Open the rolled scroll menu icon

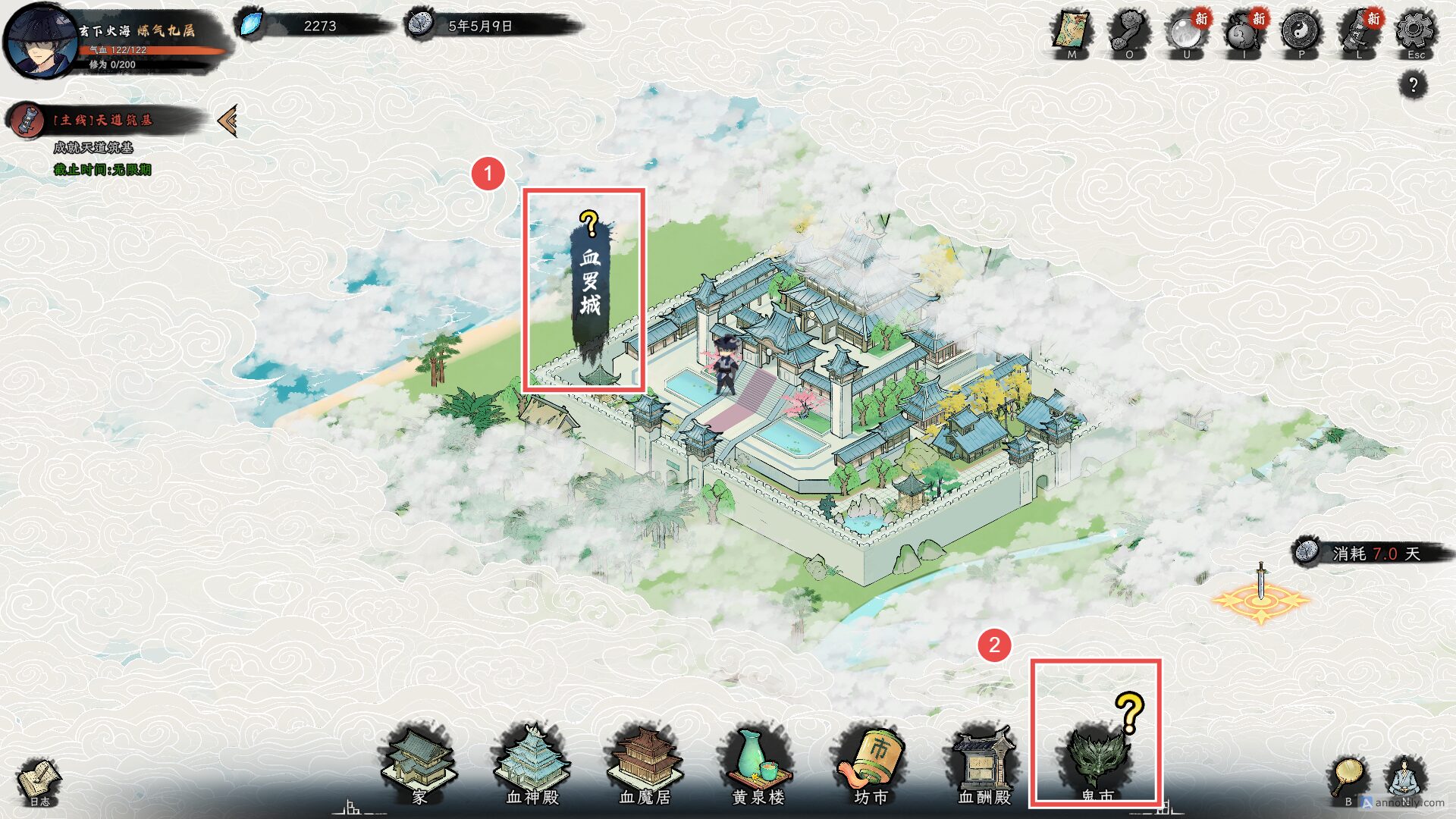(1359, 33)
